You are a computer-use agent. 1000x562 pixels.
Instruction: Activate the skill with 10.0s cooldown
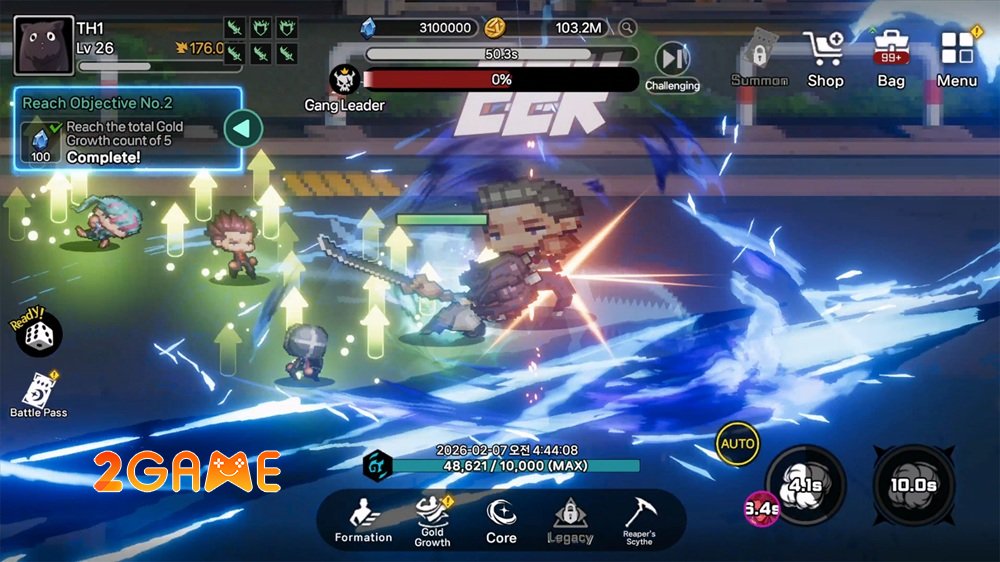pyautogui.click(x=912, y=486)
